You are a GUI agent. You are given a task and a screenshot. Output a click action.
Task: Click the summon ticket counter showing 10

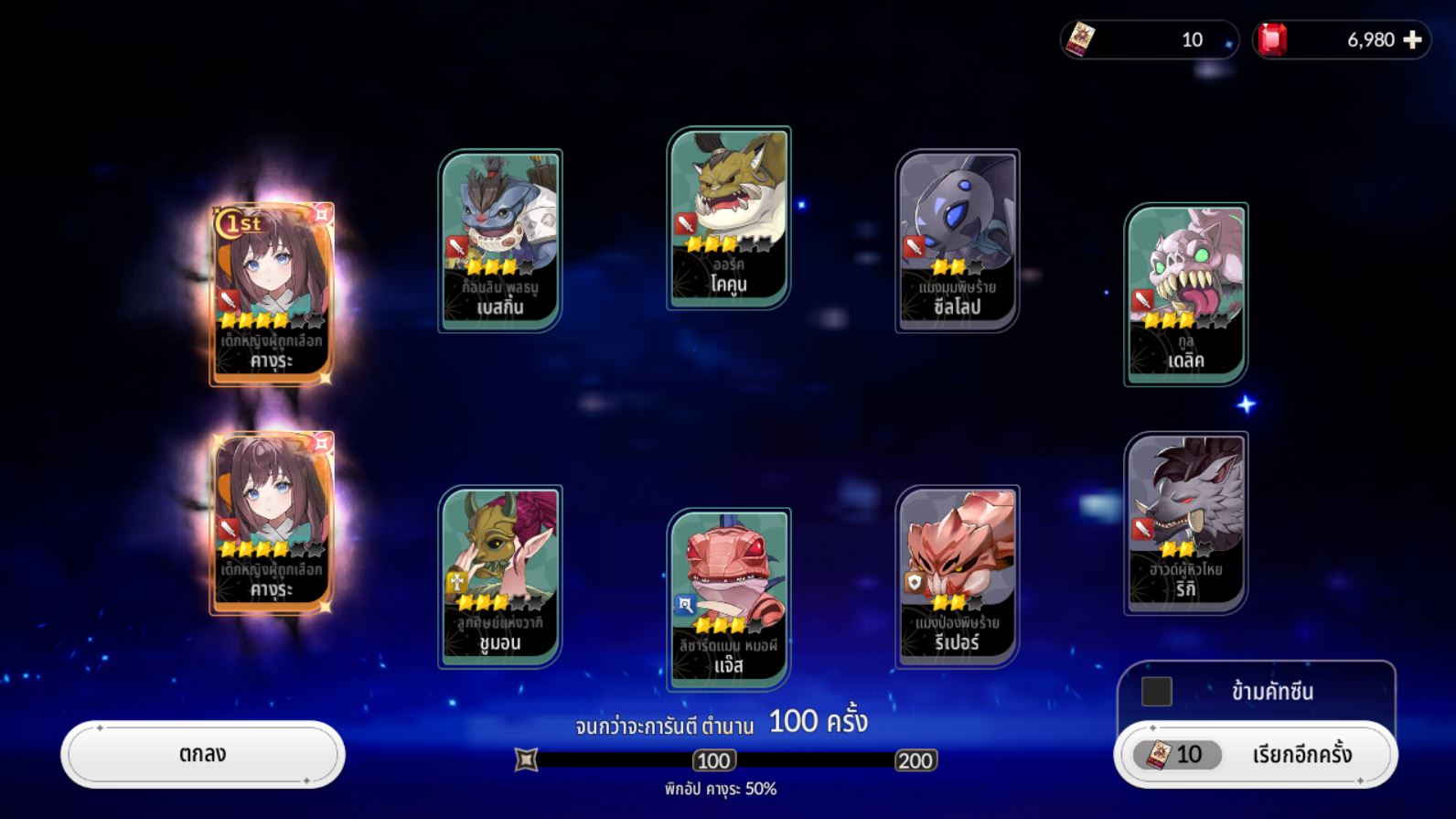(1149, 39)
